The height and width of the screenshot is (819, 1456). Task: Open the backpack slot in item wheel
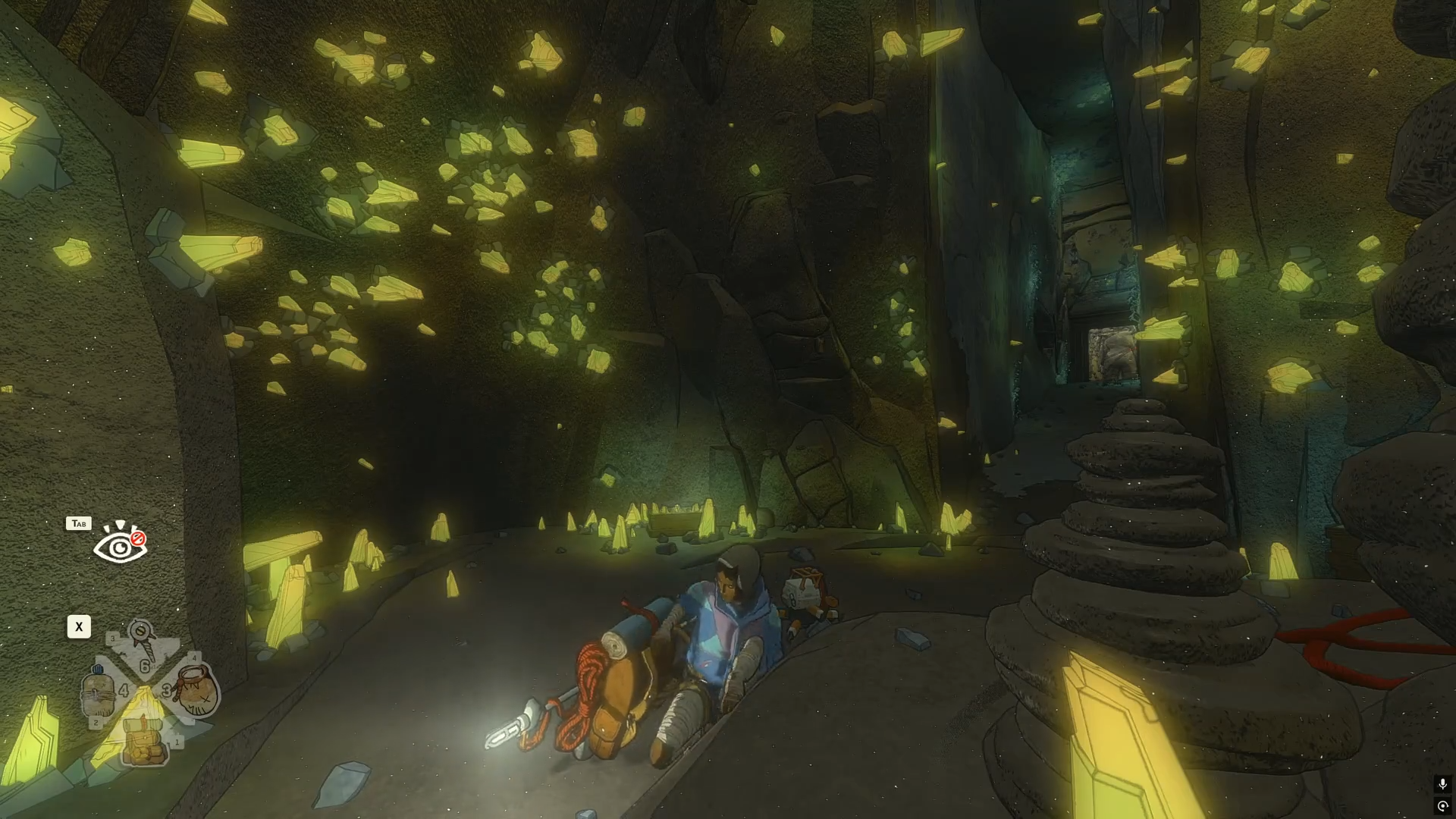(x=145, y=741)
